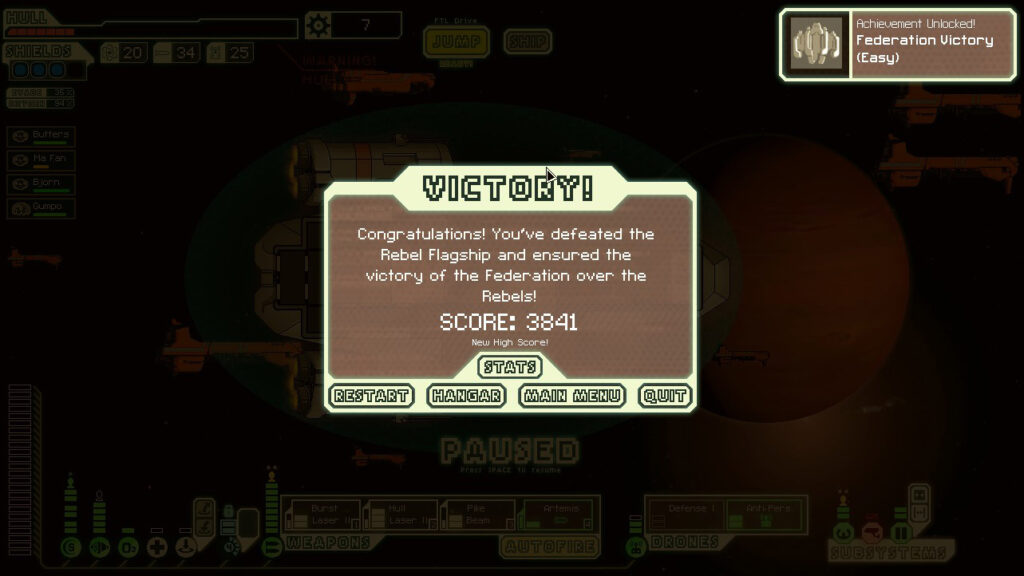Image resolution: width=1024 pixels, height=576 pixels.
Task: Select crew member Ms Fan
Action: point(41,161)
